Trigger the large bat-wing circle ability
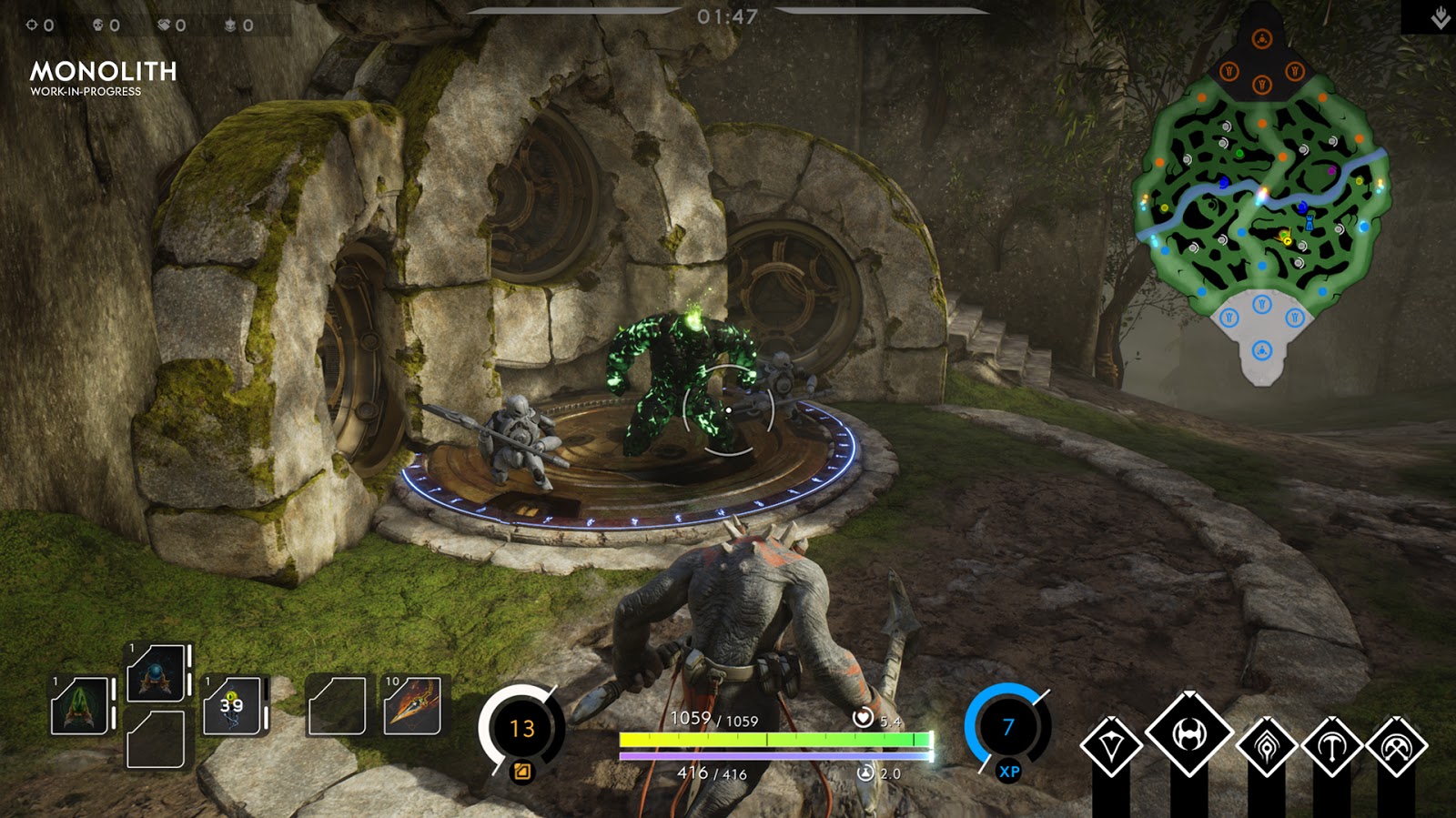Screen dimensions: 1456x818 click(1188, 734)
